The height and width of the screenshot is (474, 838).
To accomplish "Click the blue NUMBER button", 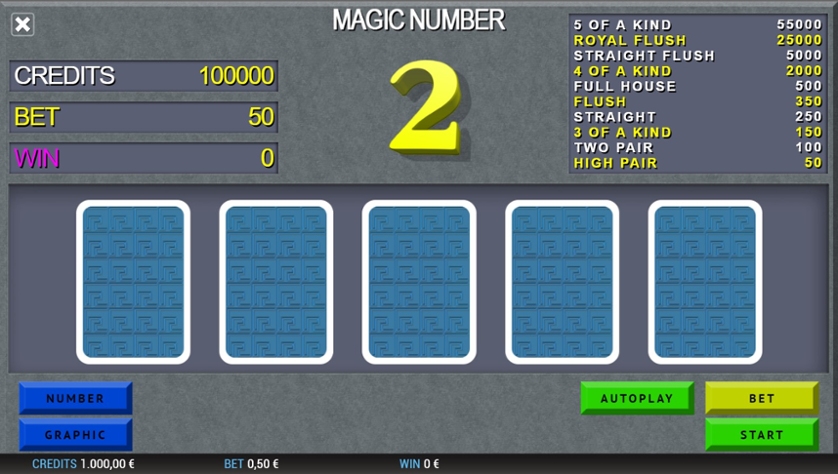I will click(x=75, y=398).
